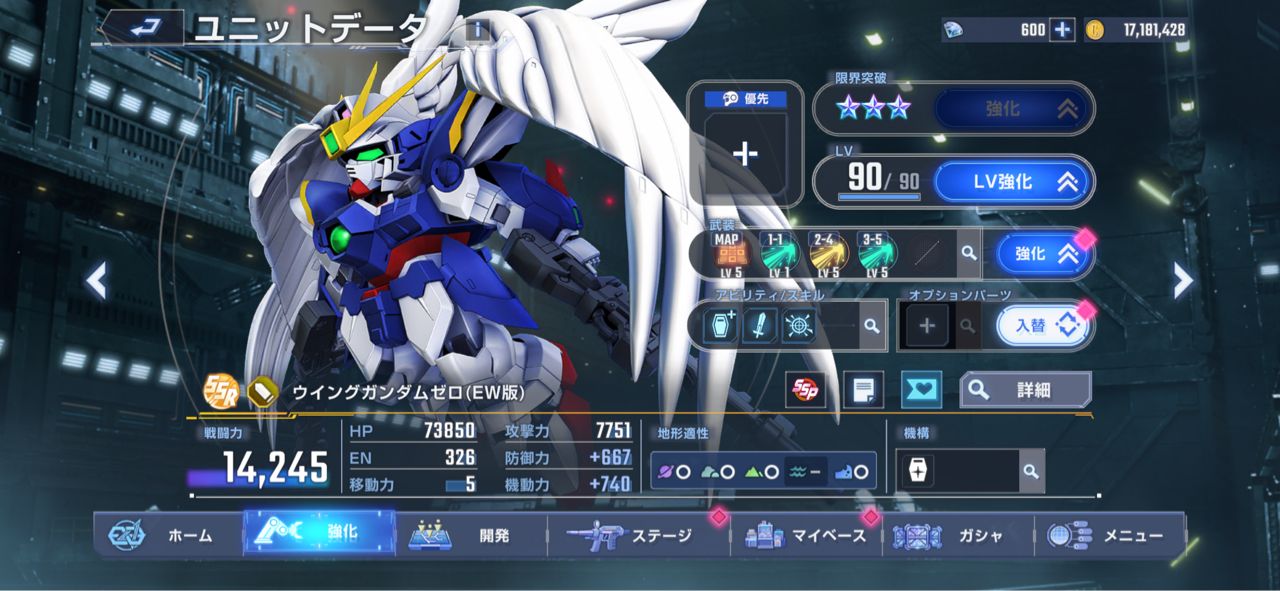View the sword ability skill icon
The image size is (1280, 591).
759,325
